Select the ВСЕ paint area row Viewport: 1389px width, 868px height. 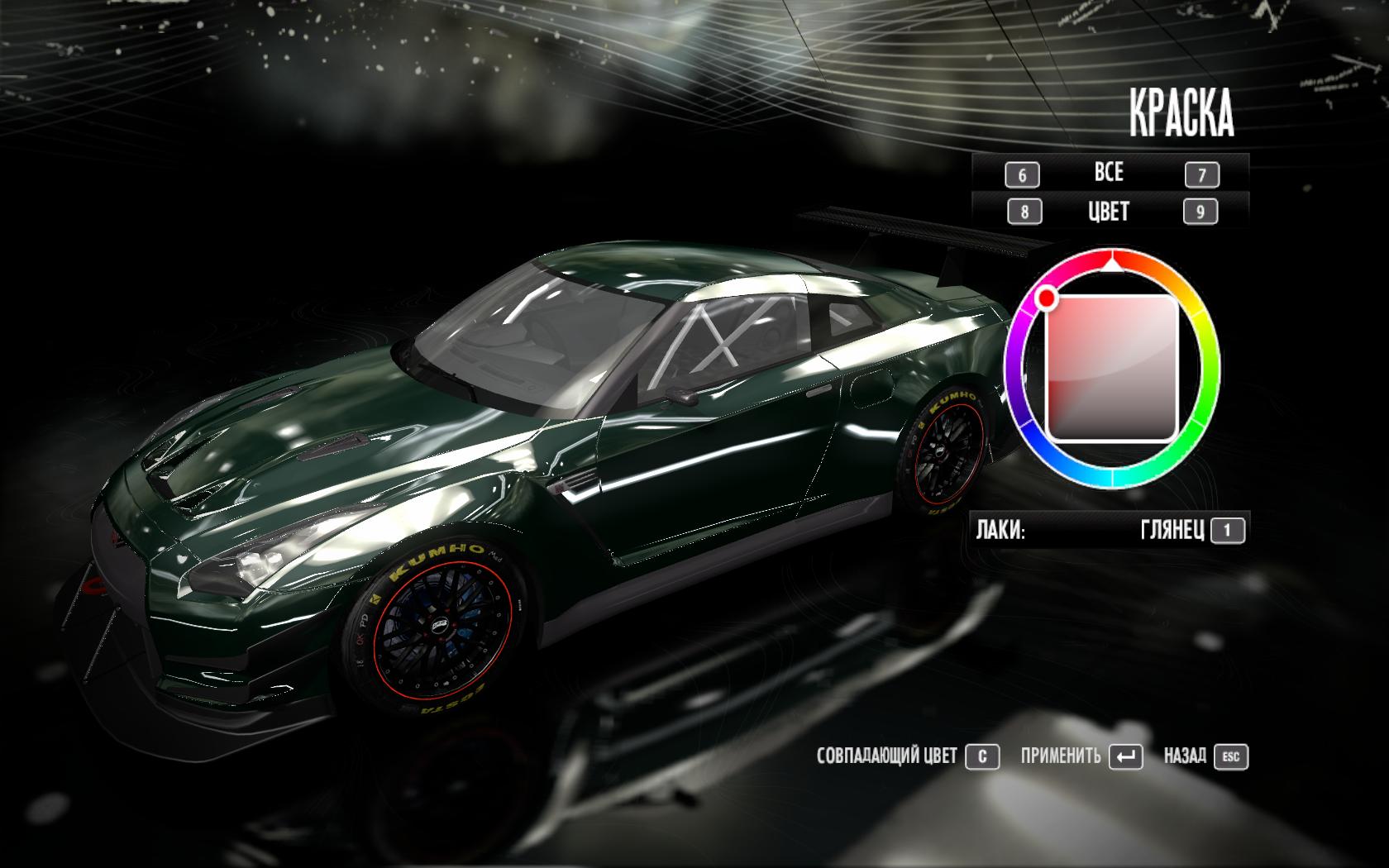pos(1109,173)
